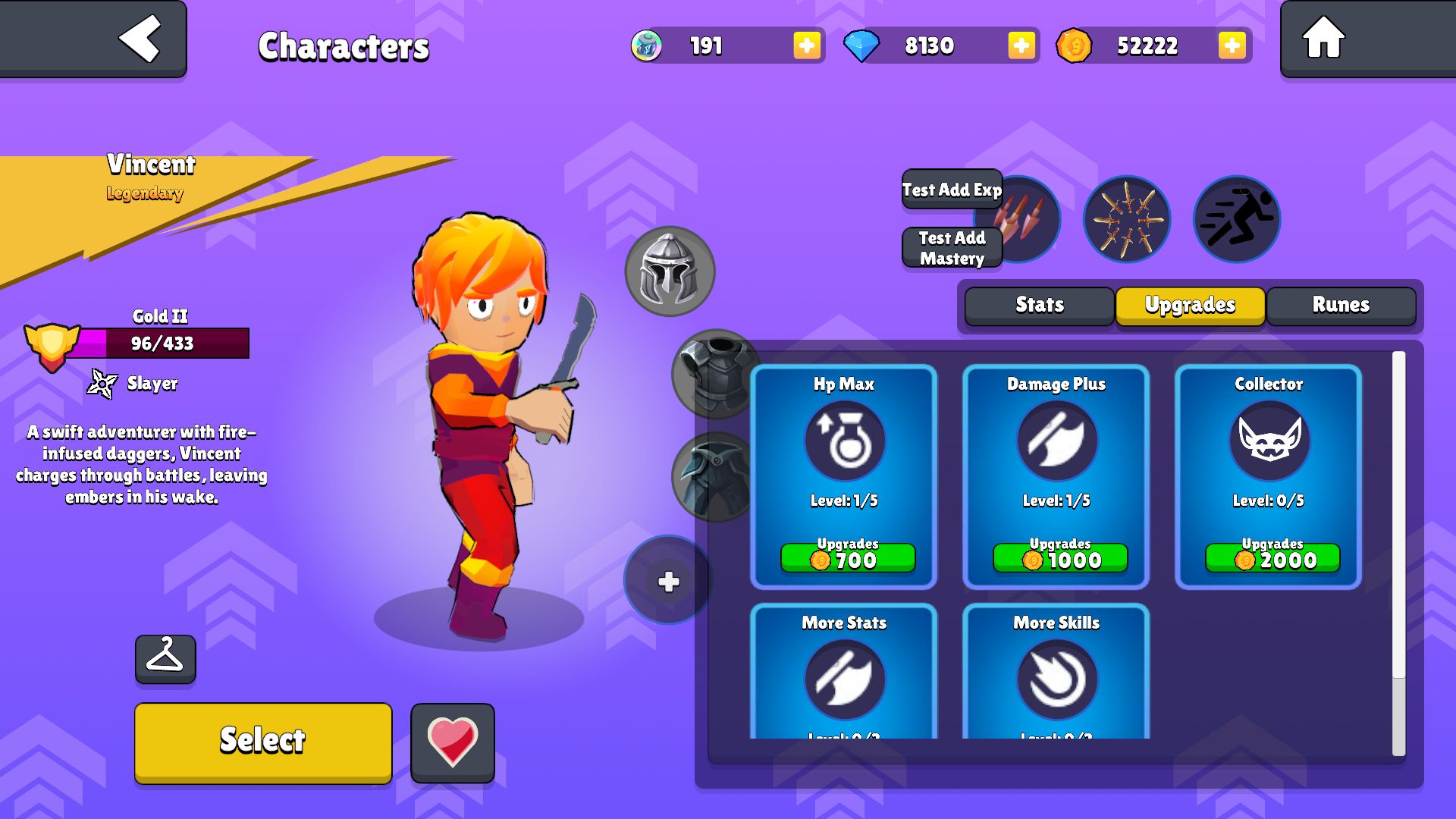Select the helmet equipment slot

coord(669,271)
